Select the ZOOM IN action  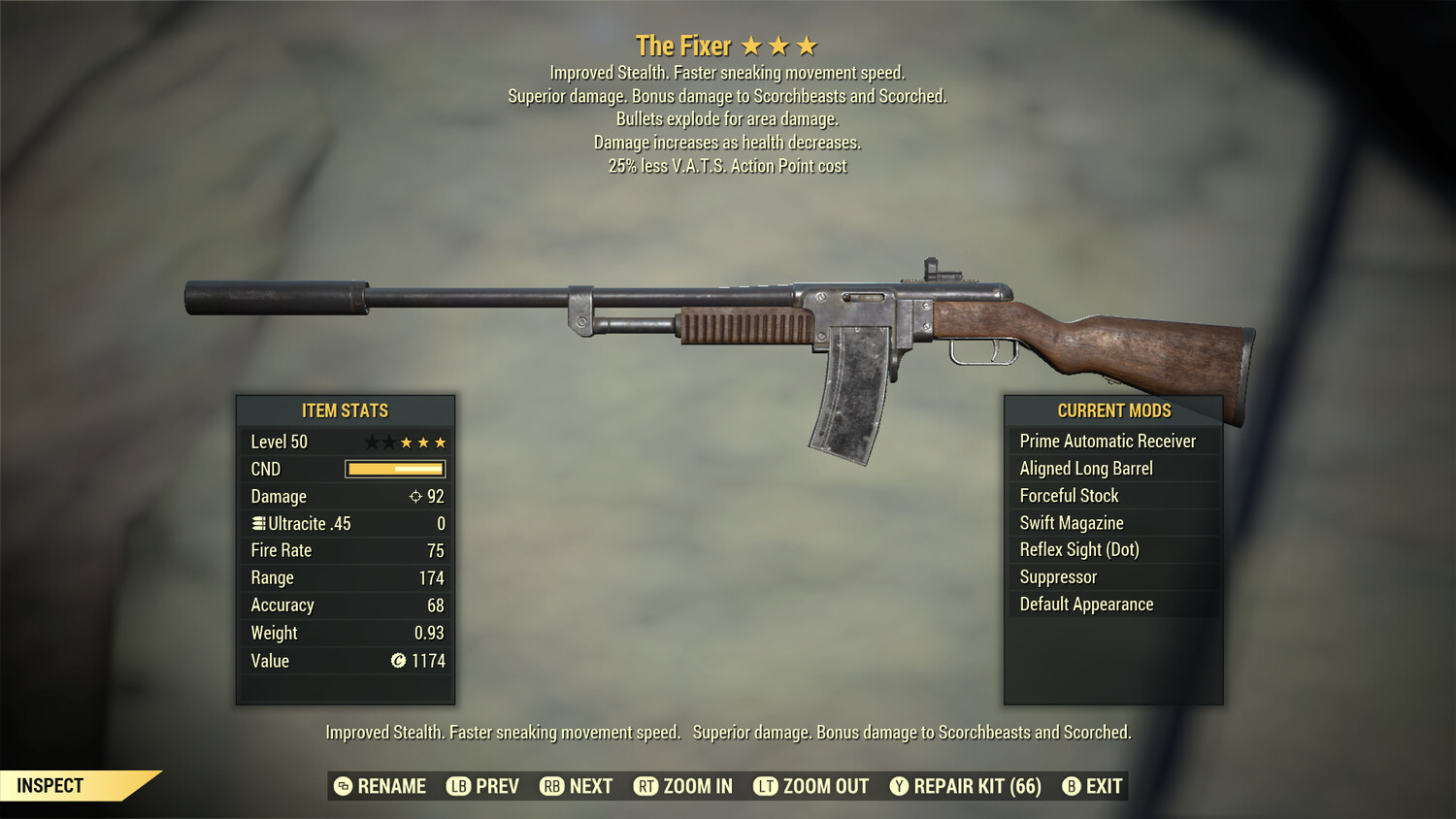683,786
